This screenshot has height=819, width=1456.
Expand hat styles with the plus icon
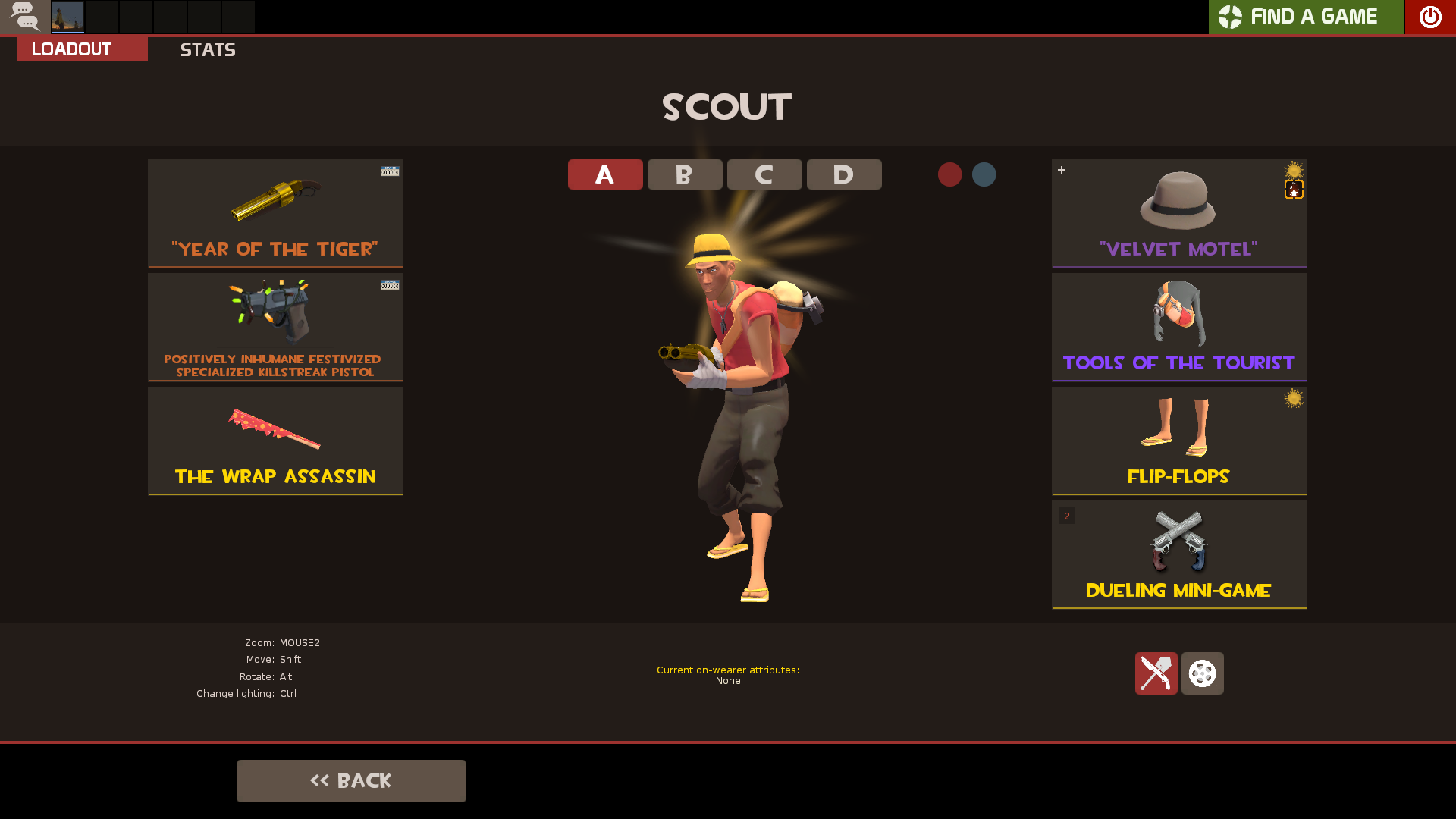point(1061,170)
